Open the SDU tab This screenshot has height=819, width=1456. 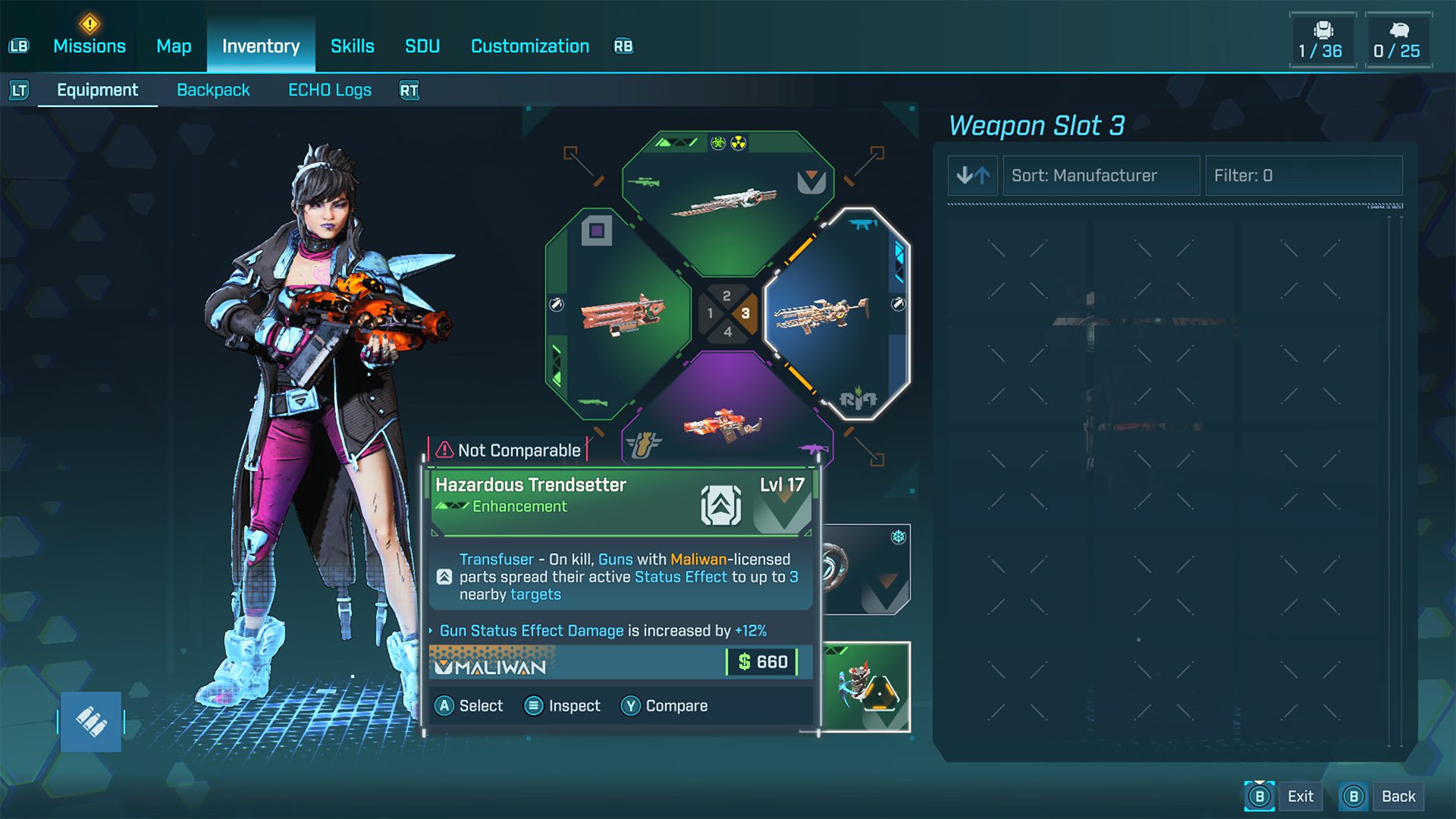coord(422,46)
